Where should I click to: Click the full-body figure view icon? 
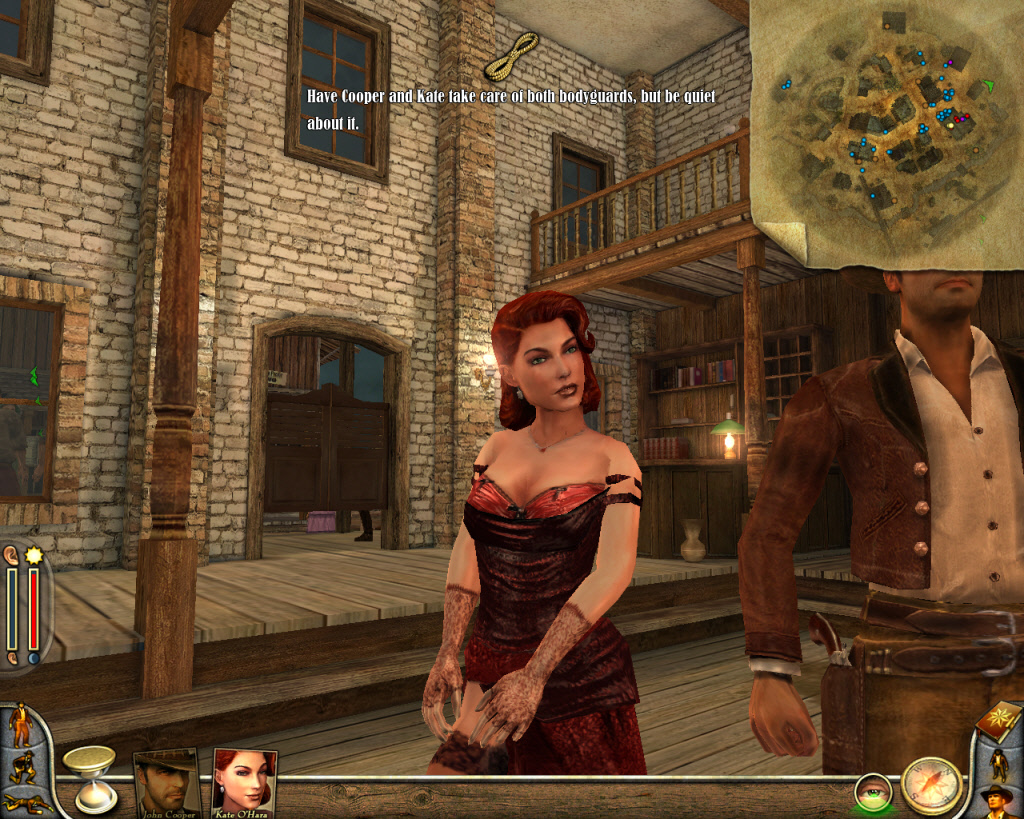[x=999, y=764]
